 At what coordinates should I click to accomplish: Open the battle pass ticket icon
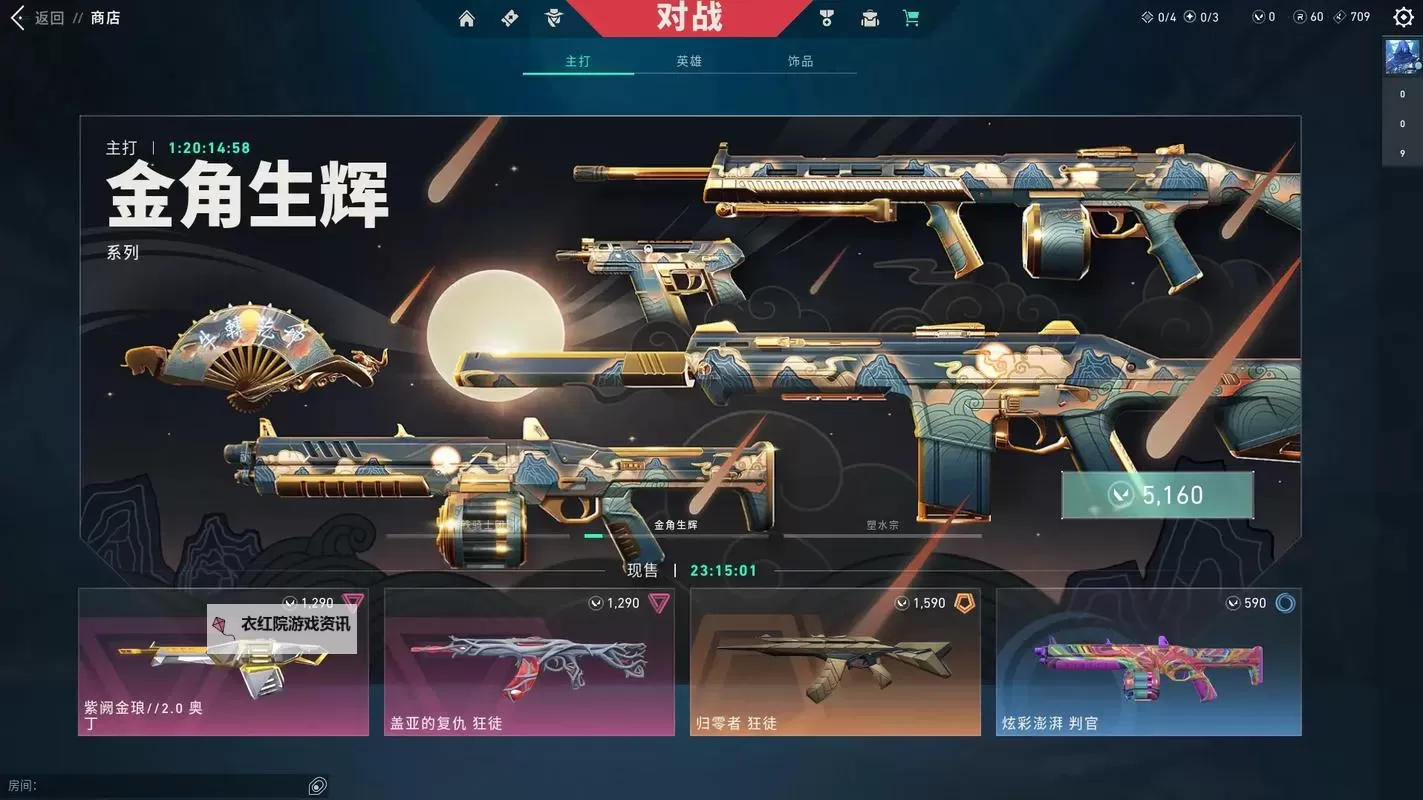click(508, 17)
